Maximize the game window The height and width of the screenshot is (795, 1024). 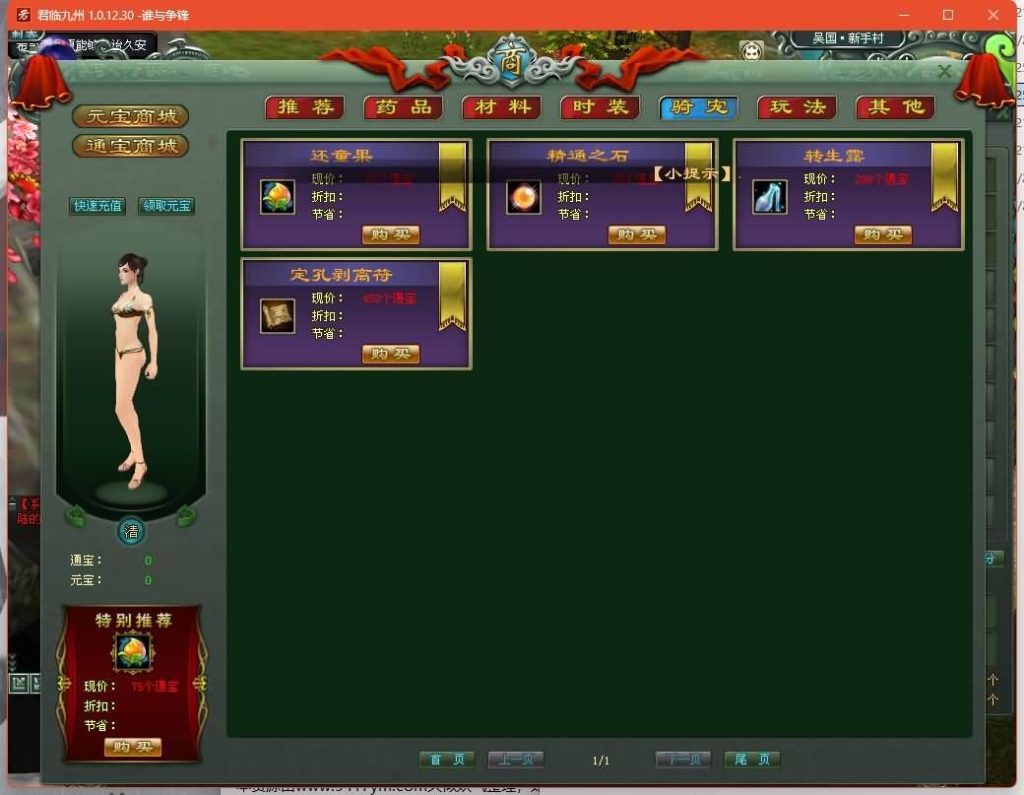tap(948, 15)
